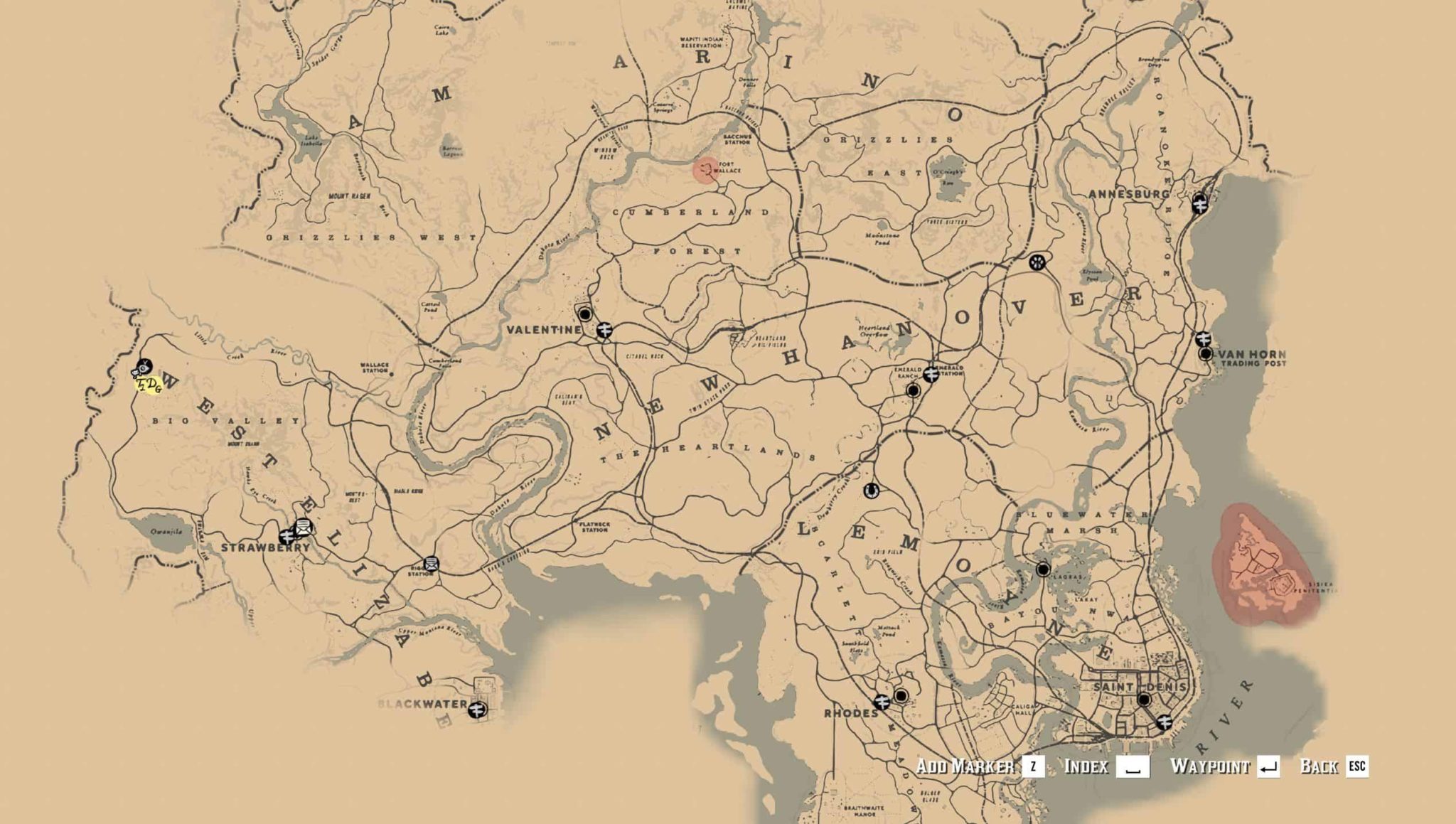Select the fast travel icon at Rhodes
This screenshot has width=1456, height=824.
[882, 703]
